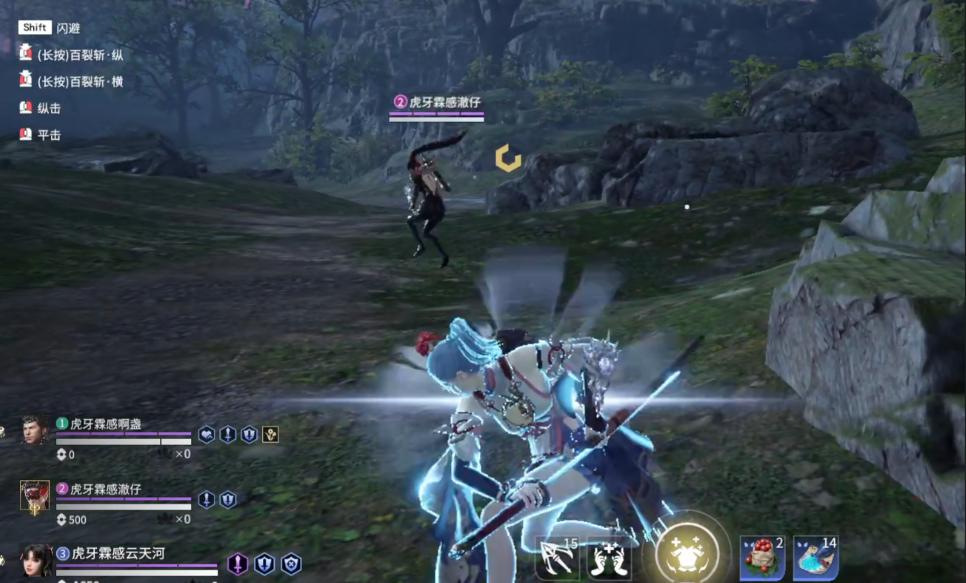Image resolution: width=966 pixels, height=583 pixels.
Task: Select the red-masked teammate portrait
Action: click(35, 494)
